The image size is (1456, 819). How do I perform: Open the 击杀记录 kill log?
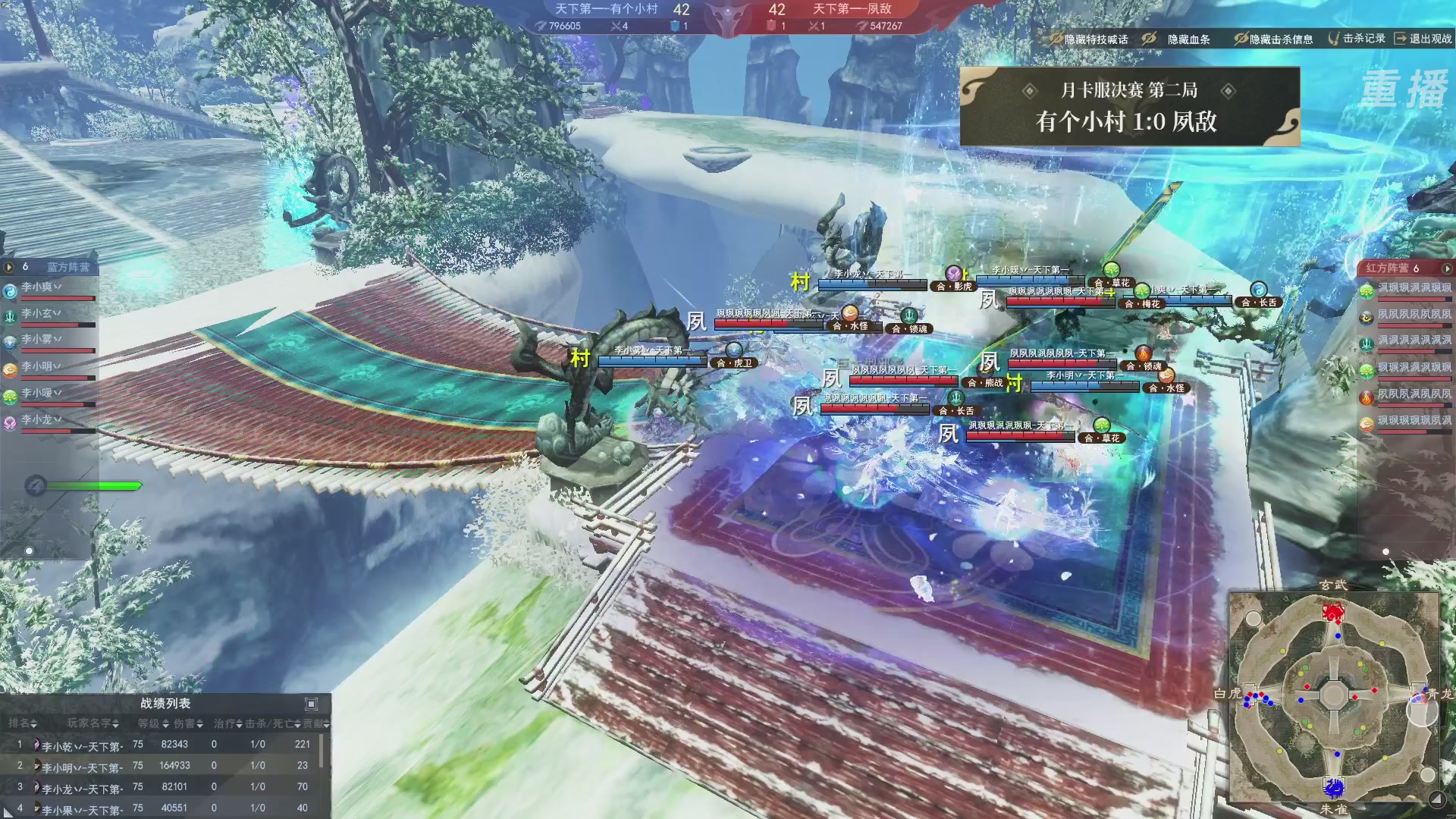pos(1357,38)
